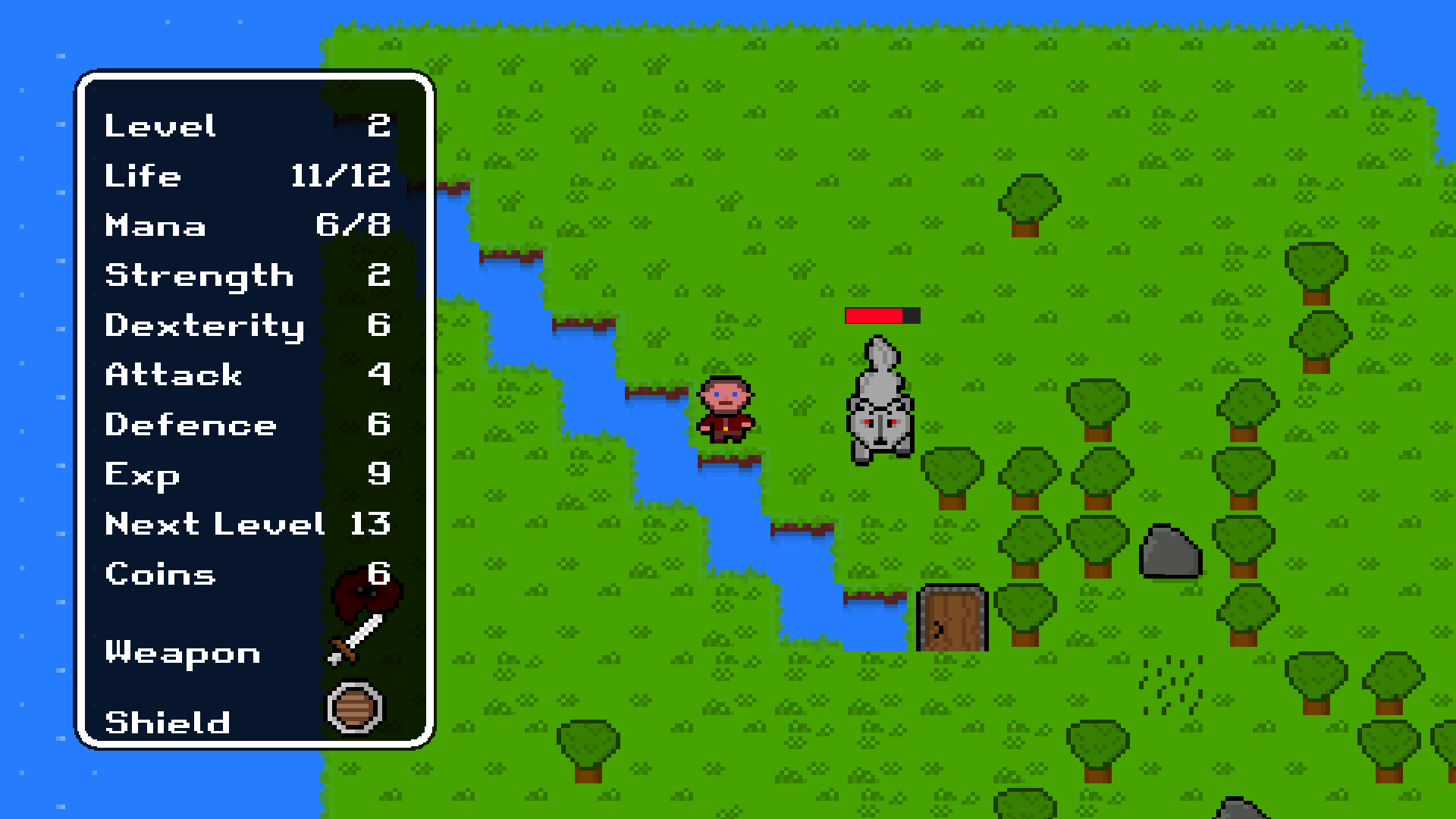Screen dimensions: 1456x819
Task: Click the Mana 6/8 value
Action: [350, 225]
